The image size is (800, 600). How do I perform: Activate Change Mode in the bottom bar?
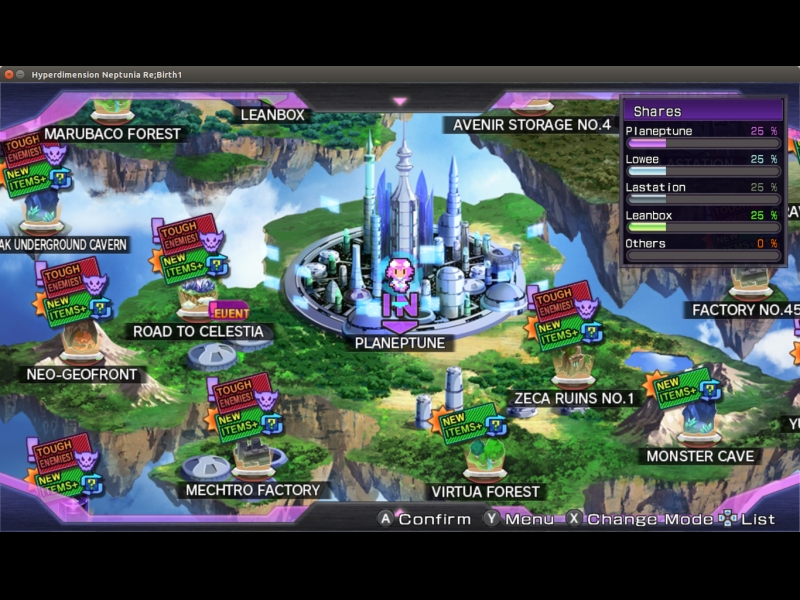pos(639,519)
